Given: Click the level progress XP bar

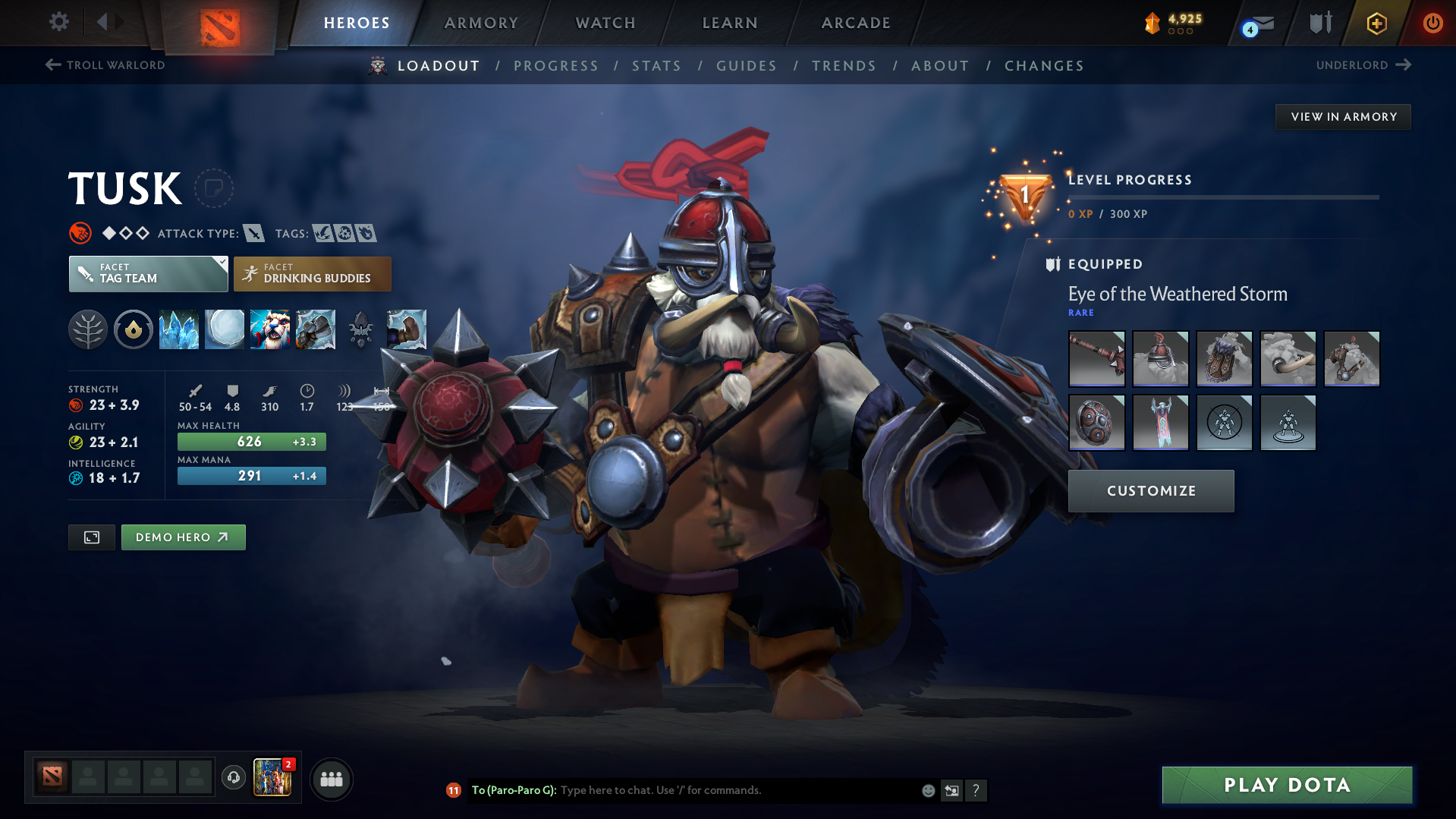Looking at the screenshot, I should point(1222,198).
